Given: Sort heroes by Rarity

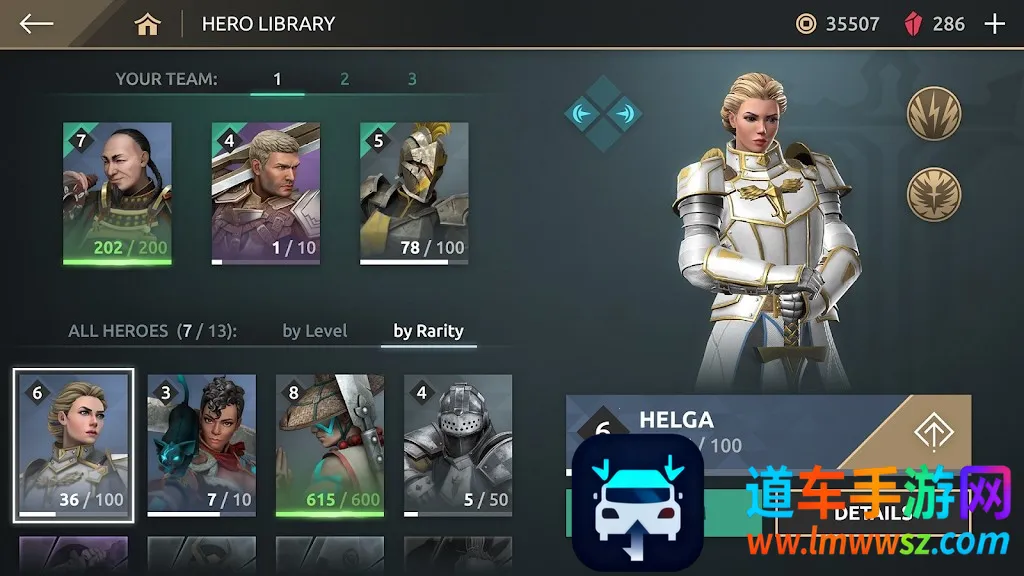Looking at the screenshot, I should (428, 331).
